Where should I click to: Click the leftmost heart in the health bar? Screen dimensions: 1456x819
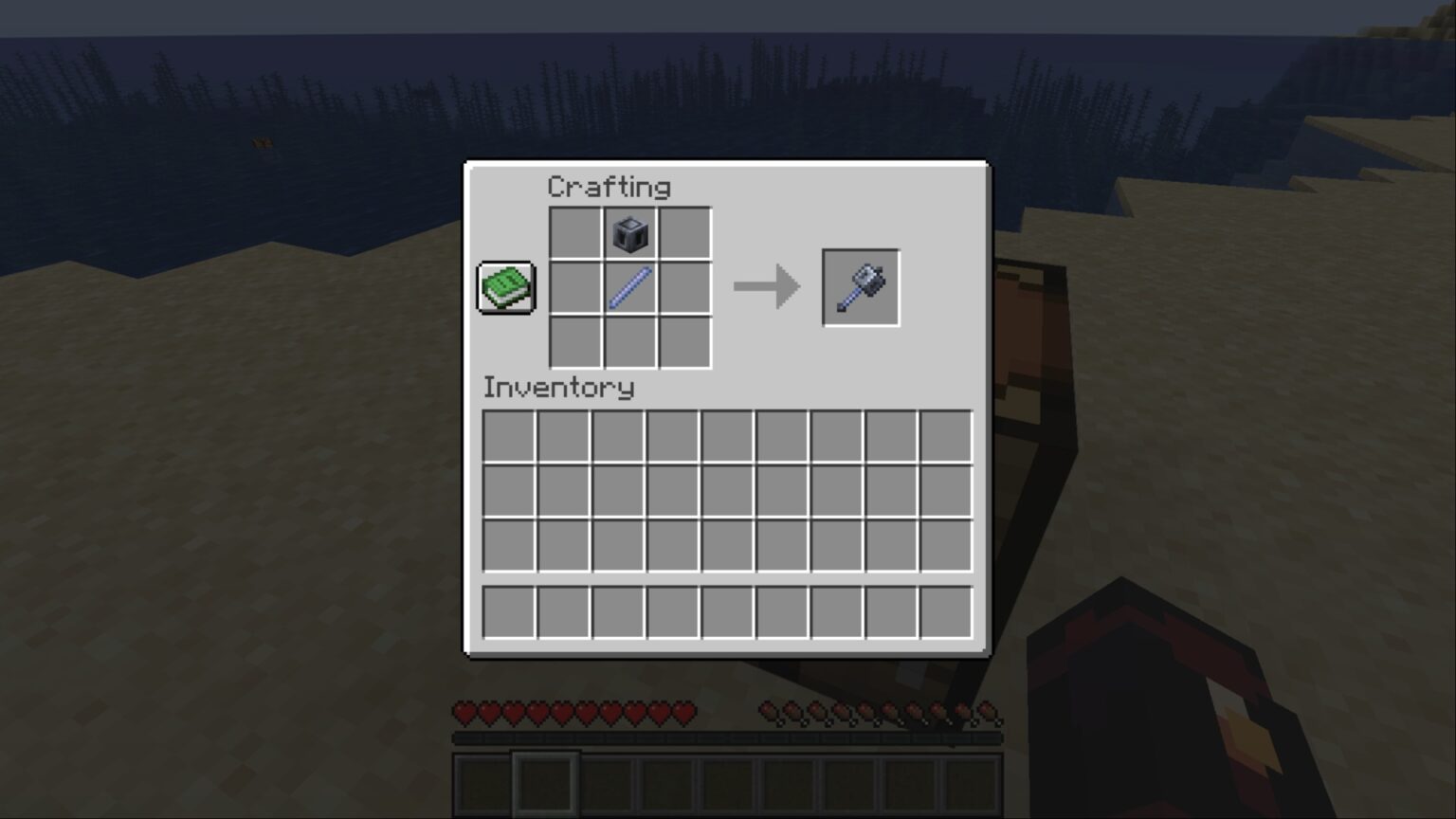pos(463,713)
